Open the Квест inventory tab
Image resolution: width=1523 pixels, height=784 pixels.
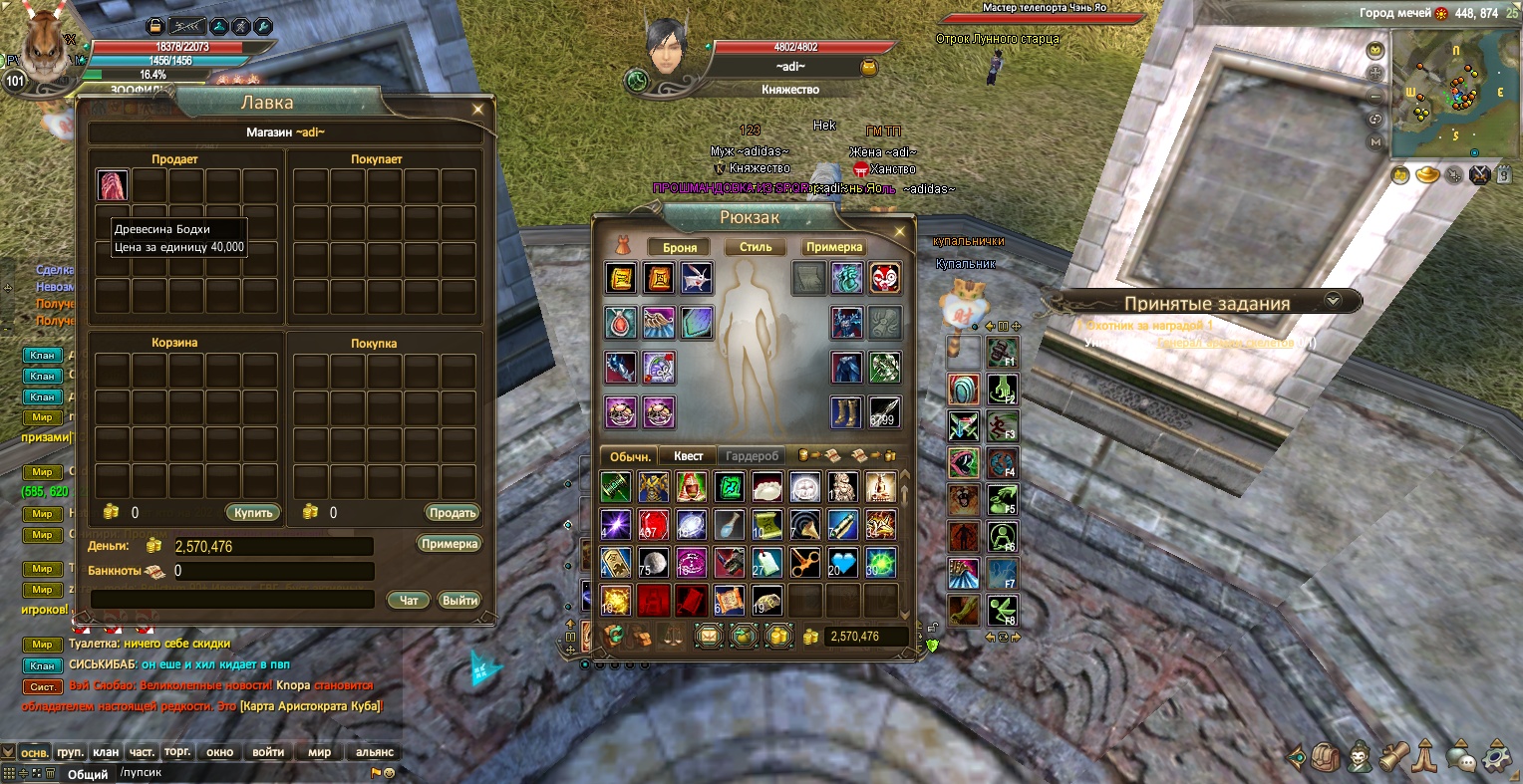pos(688,456)
